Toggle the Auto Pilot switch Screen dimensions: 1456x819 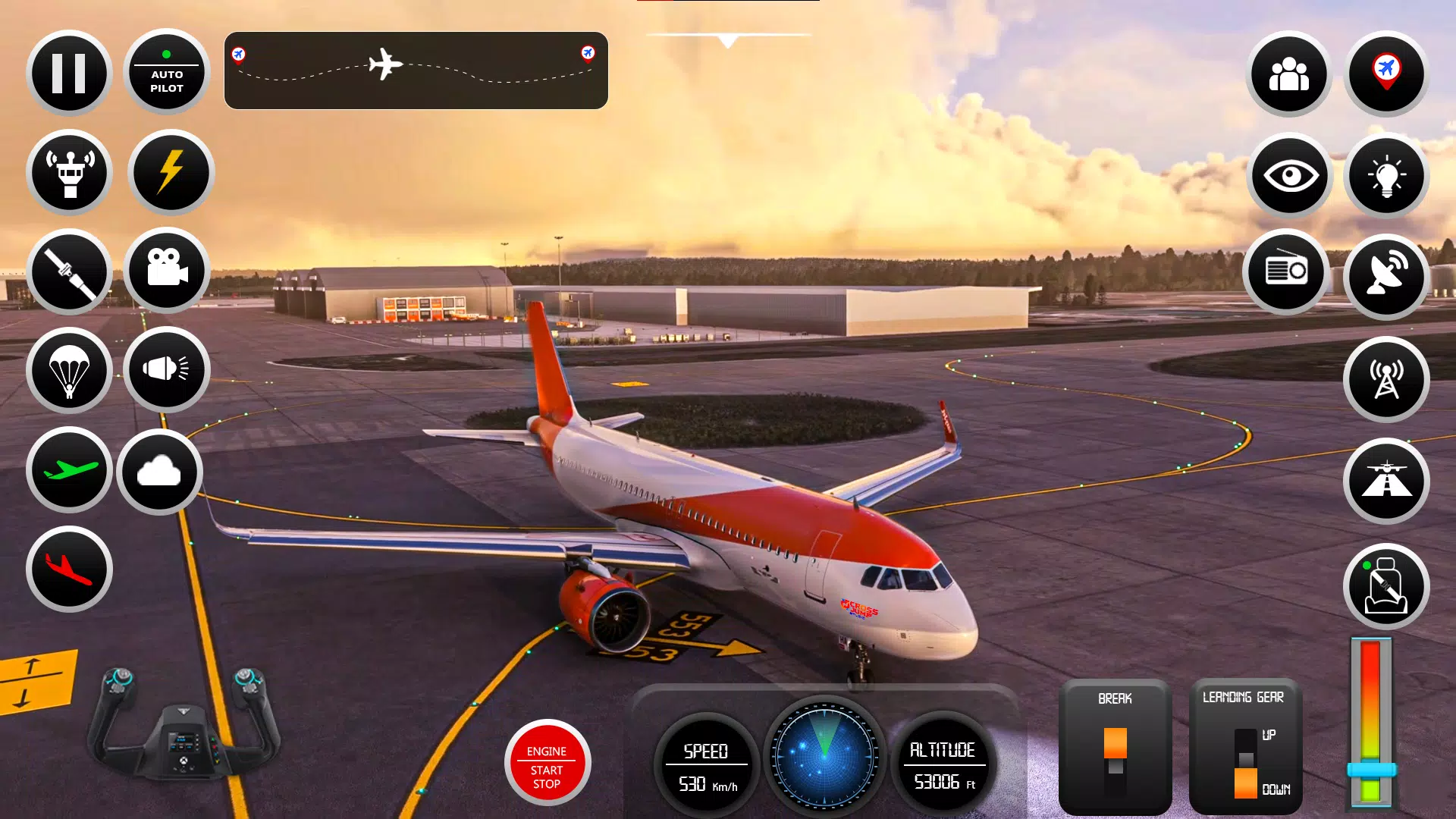(166, 72)
